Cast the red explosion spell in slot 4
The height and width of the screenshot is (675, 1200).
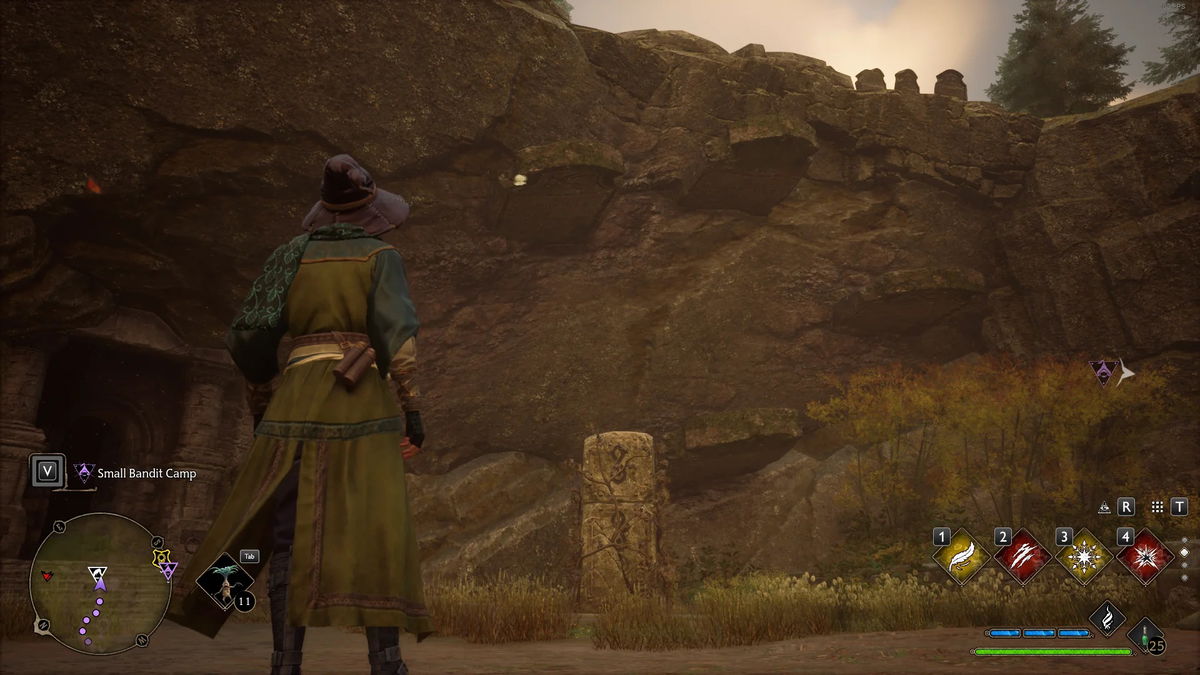[1145, 556]
